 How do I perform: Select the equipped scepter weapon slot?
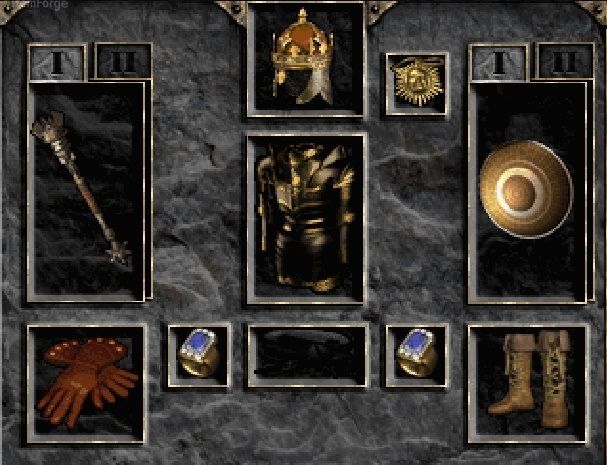pos(87,190)
